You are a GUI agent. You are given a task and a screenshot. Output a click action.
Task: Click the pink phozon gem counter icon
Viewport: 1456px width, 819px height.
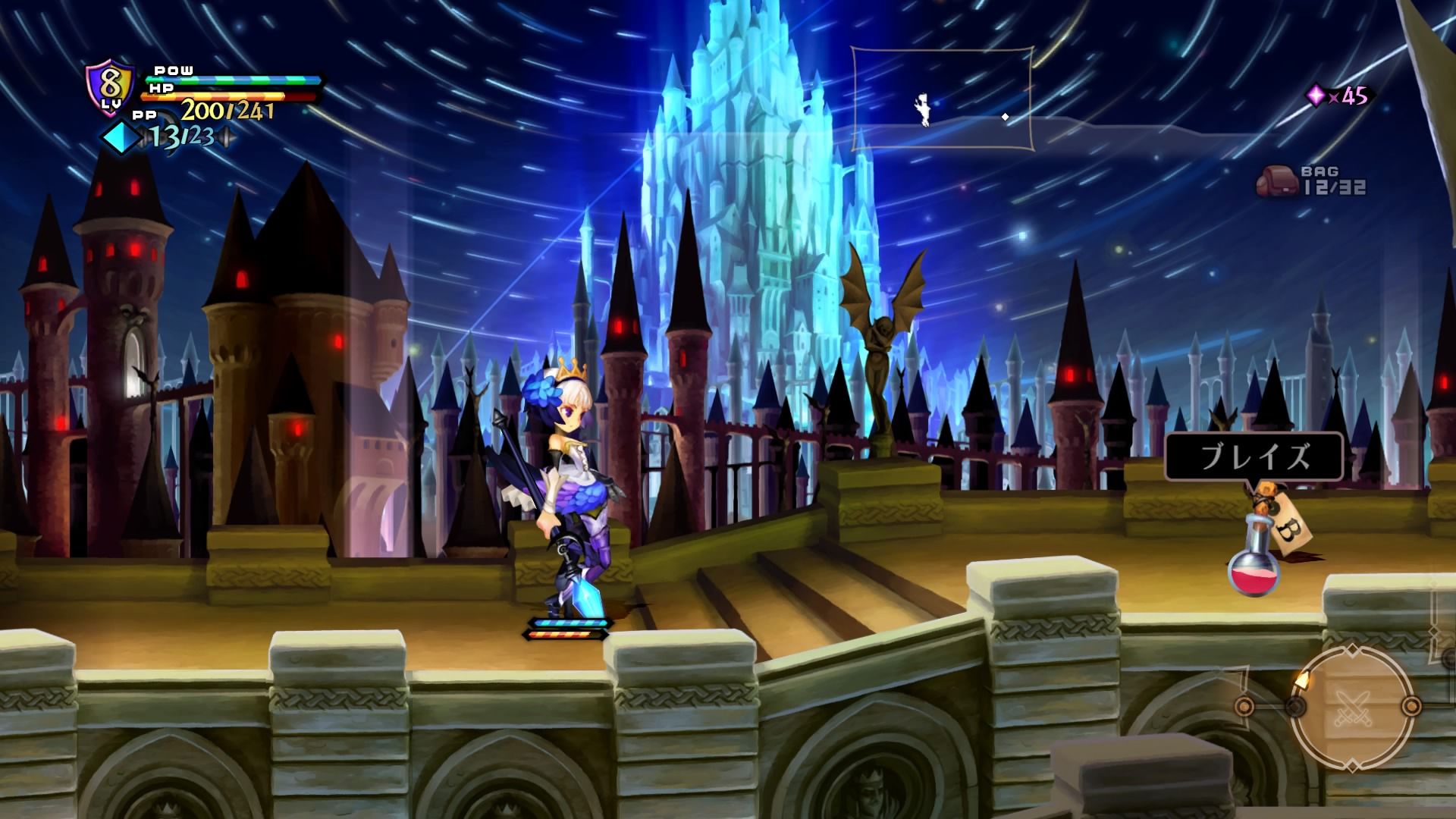[x=1316, y=96]
